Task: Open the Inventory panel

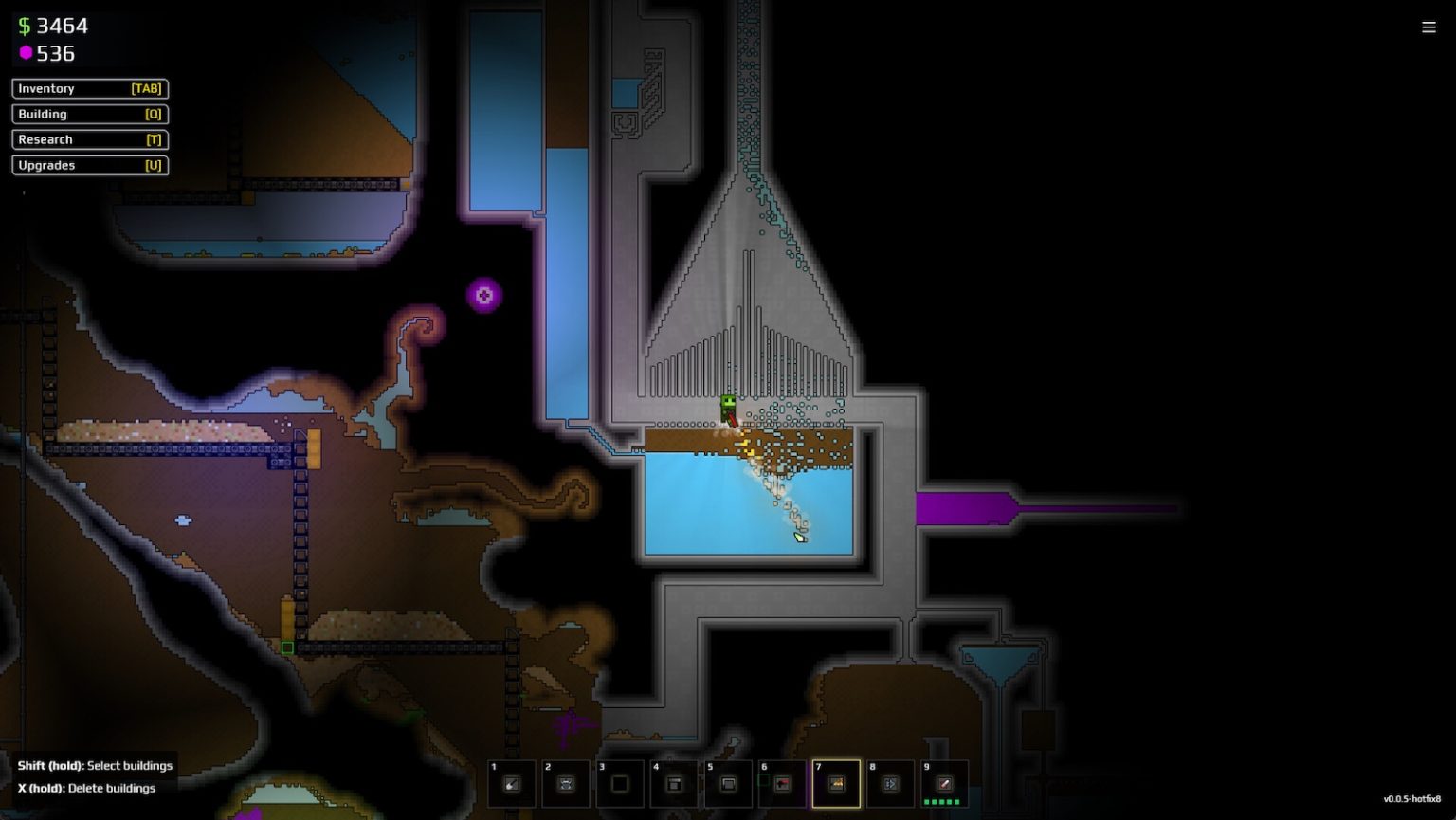Action: [x=90, y=88]
